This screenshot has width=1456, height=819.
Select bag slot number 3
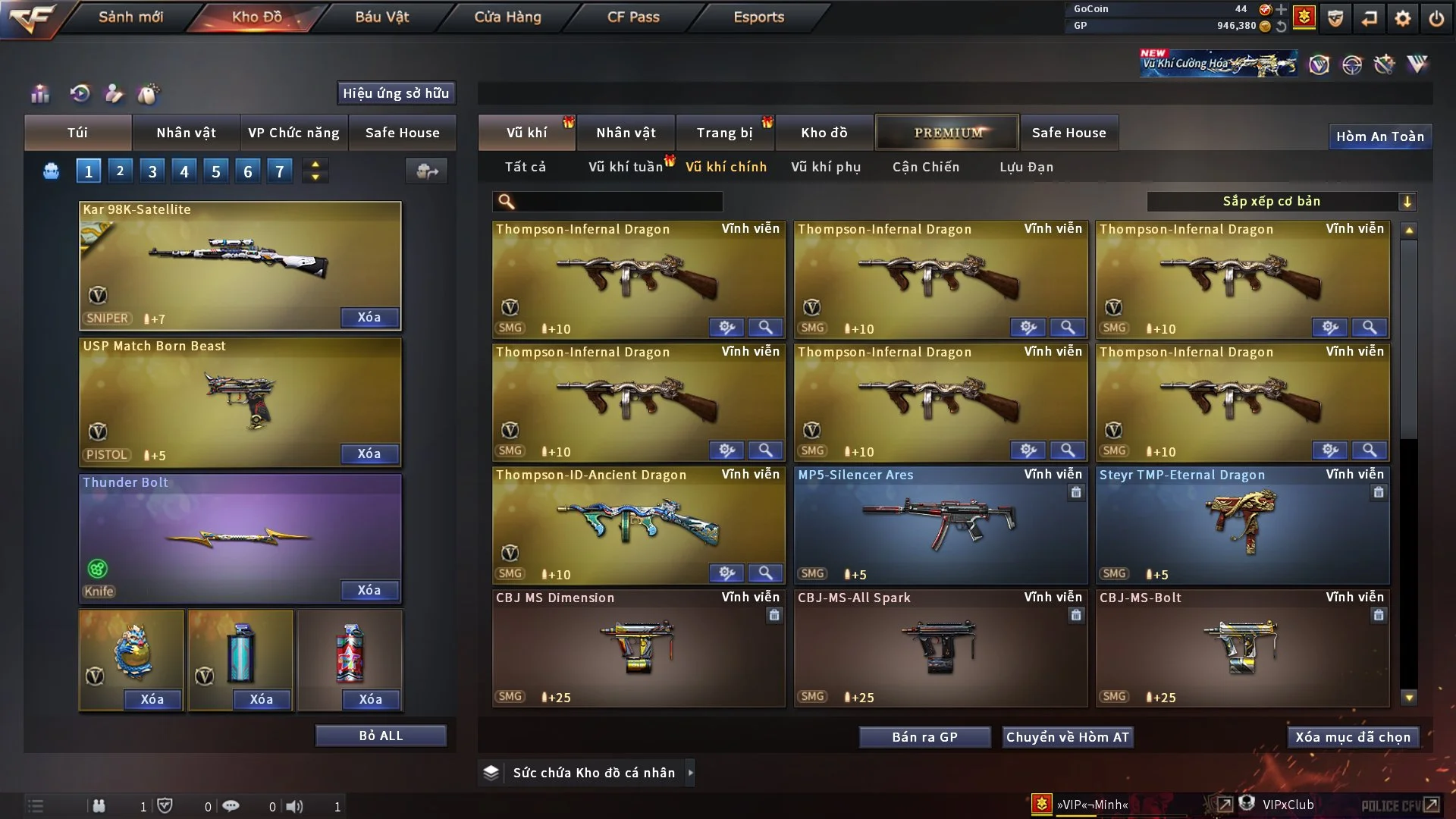152,171
